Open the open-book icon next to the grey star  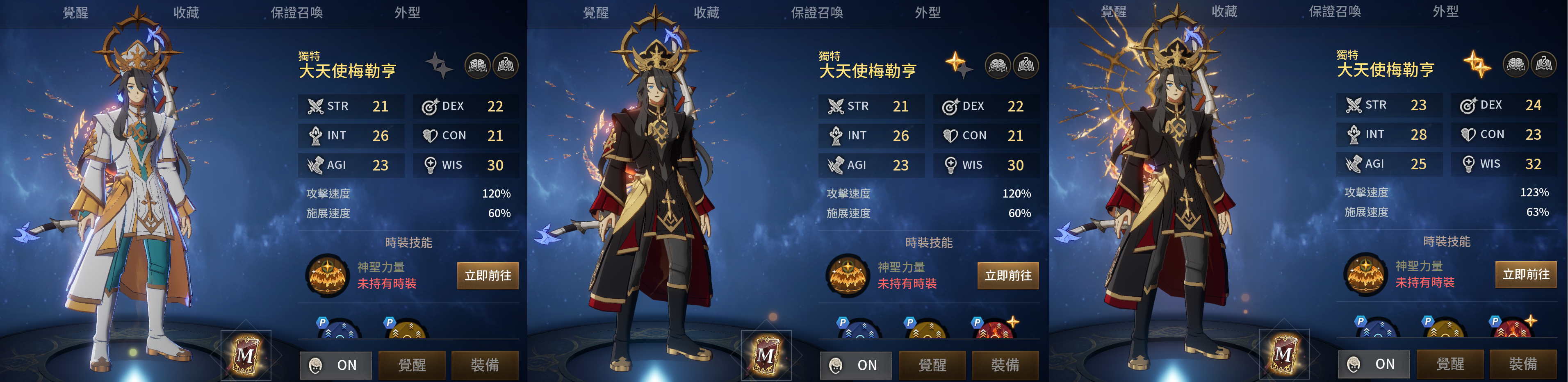478,65
